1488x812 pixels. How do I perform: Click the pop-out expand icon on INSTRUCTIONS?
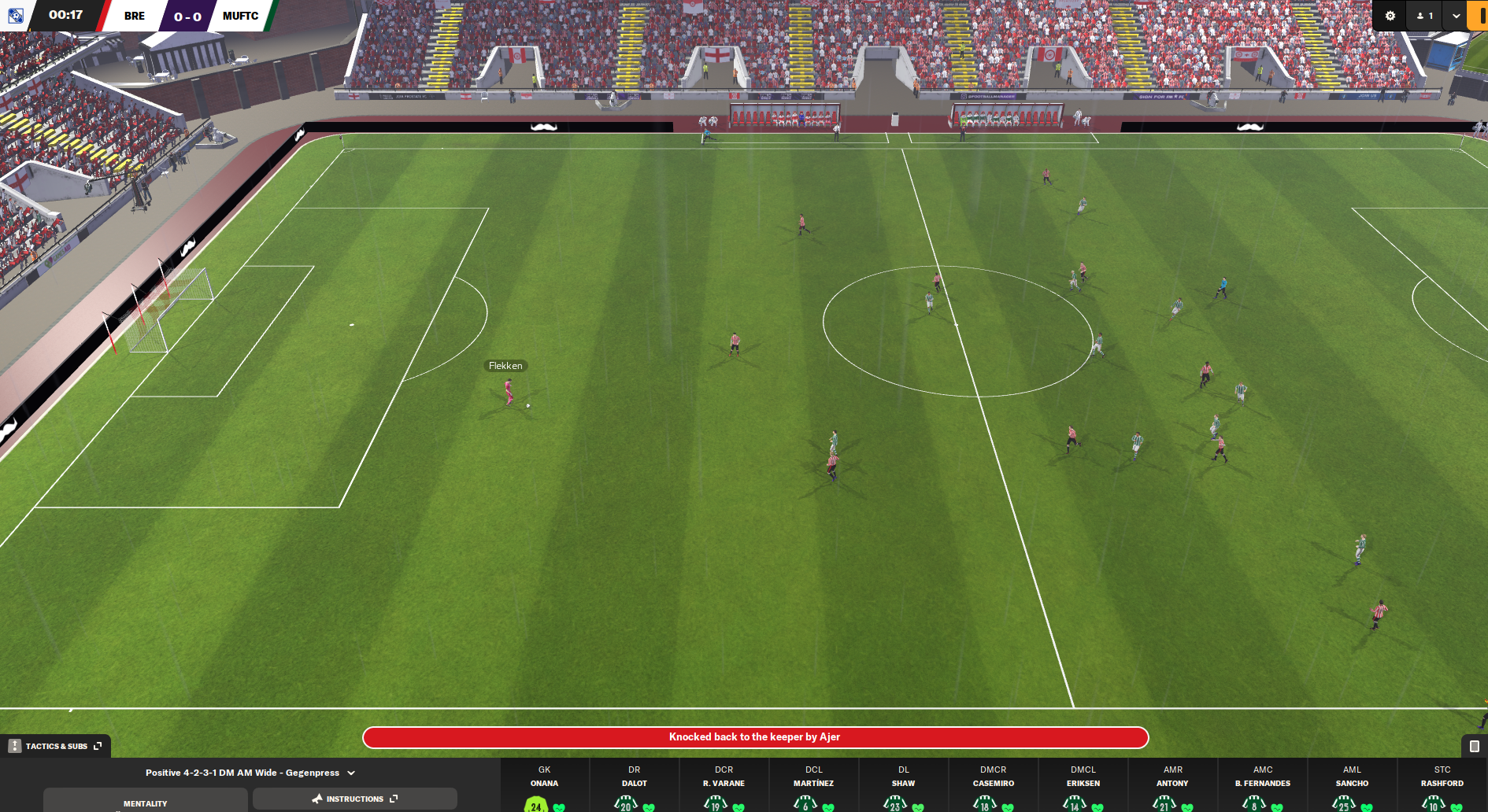[392, 799]
